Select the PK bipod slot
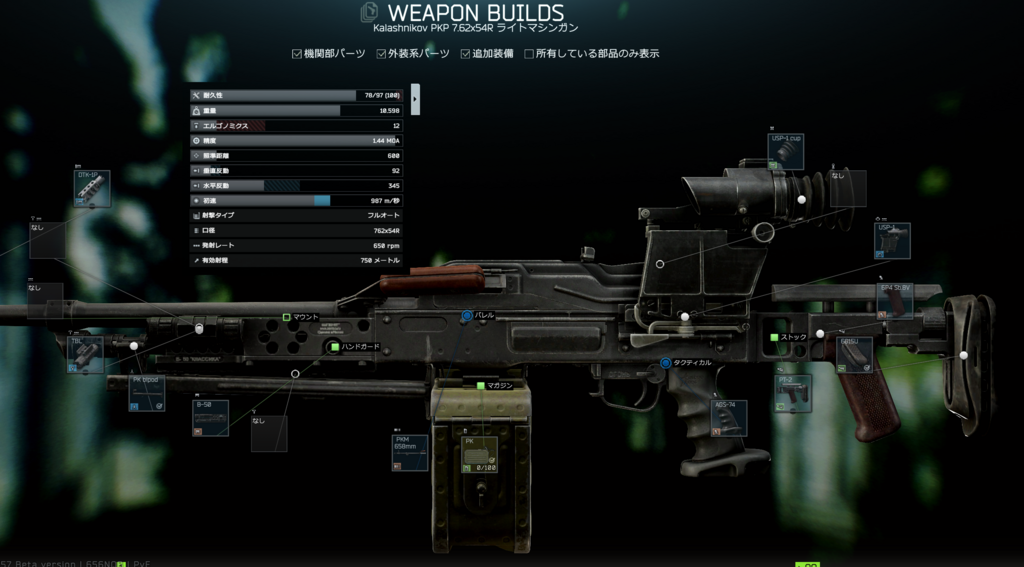This screenshot has width=1024, height=567. 147,393
